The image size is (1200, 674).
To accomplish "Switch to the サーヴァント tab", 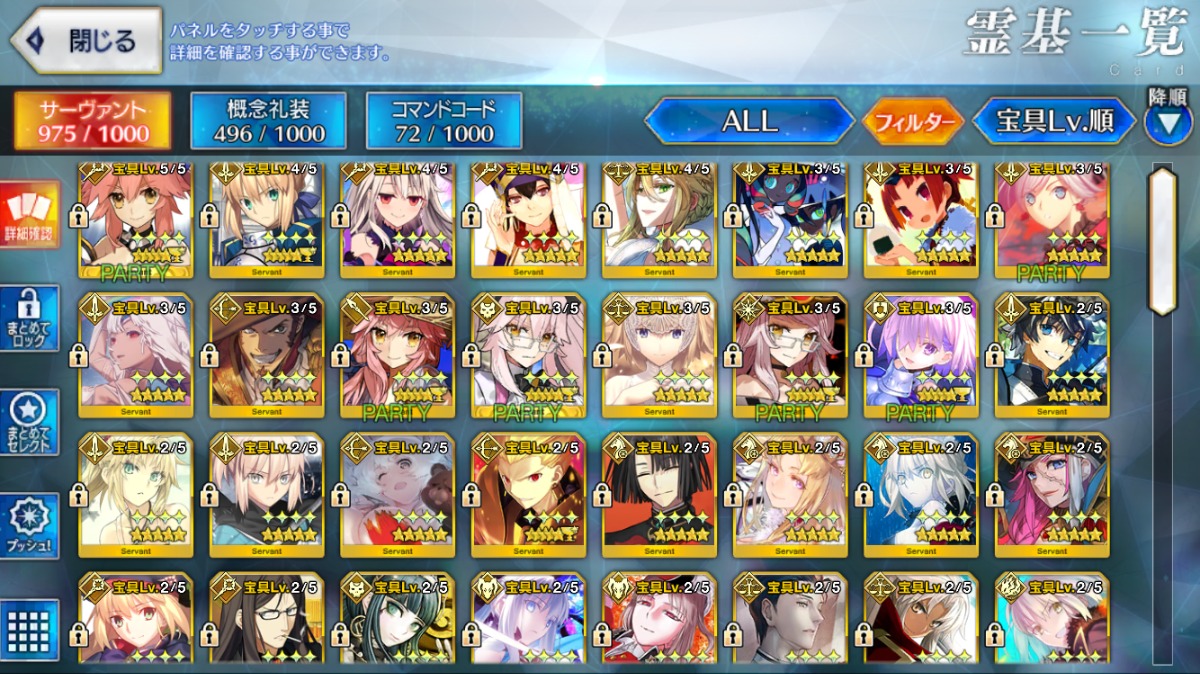I will (92, 121).
